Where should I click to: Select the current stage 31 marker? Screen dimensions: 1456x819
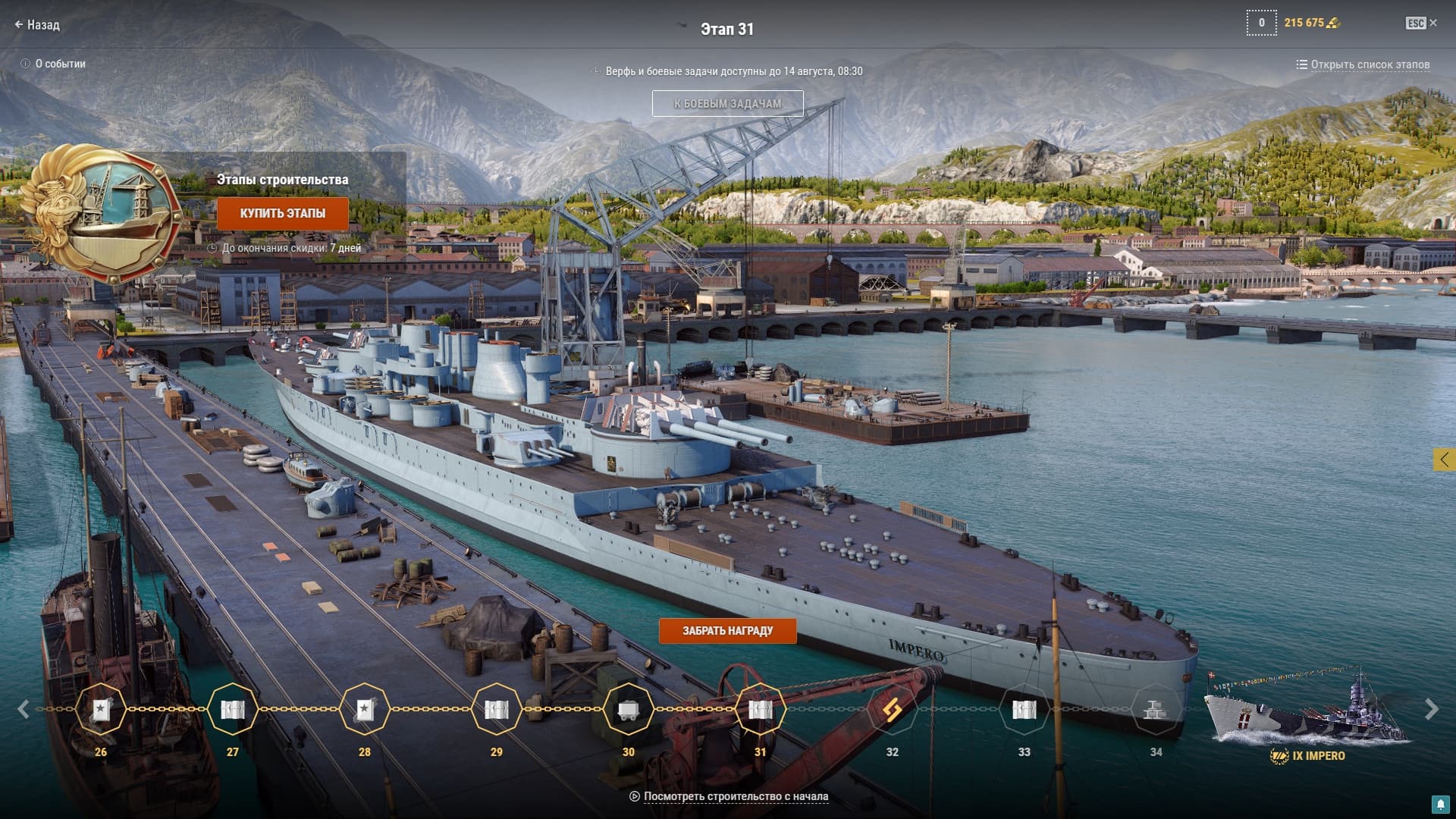pyautogui.click(x=760, y=710)
